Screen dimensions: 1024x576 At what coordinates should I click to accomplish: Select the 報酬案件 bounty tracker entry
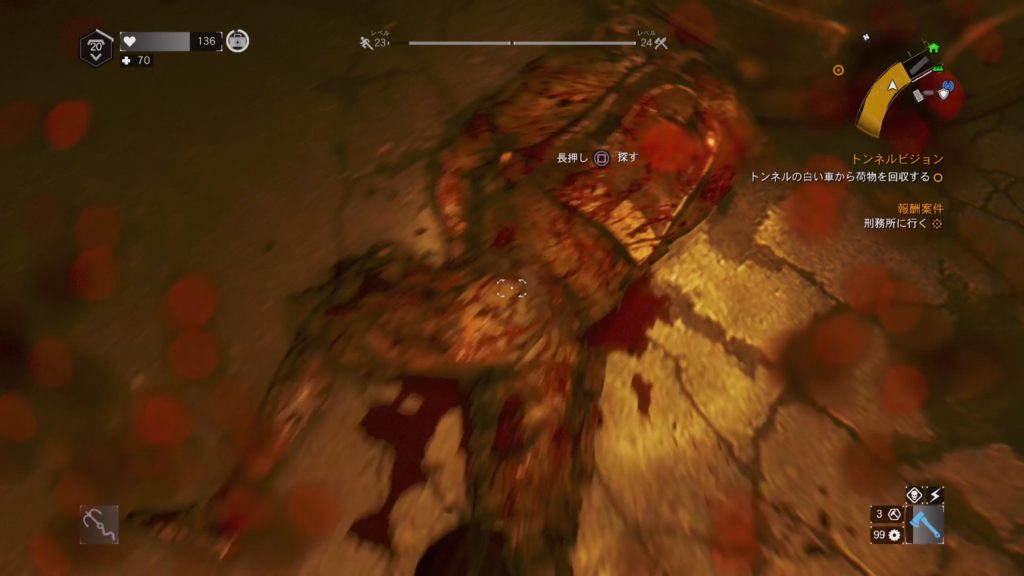[920, 208]
